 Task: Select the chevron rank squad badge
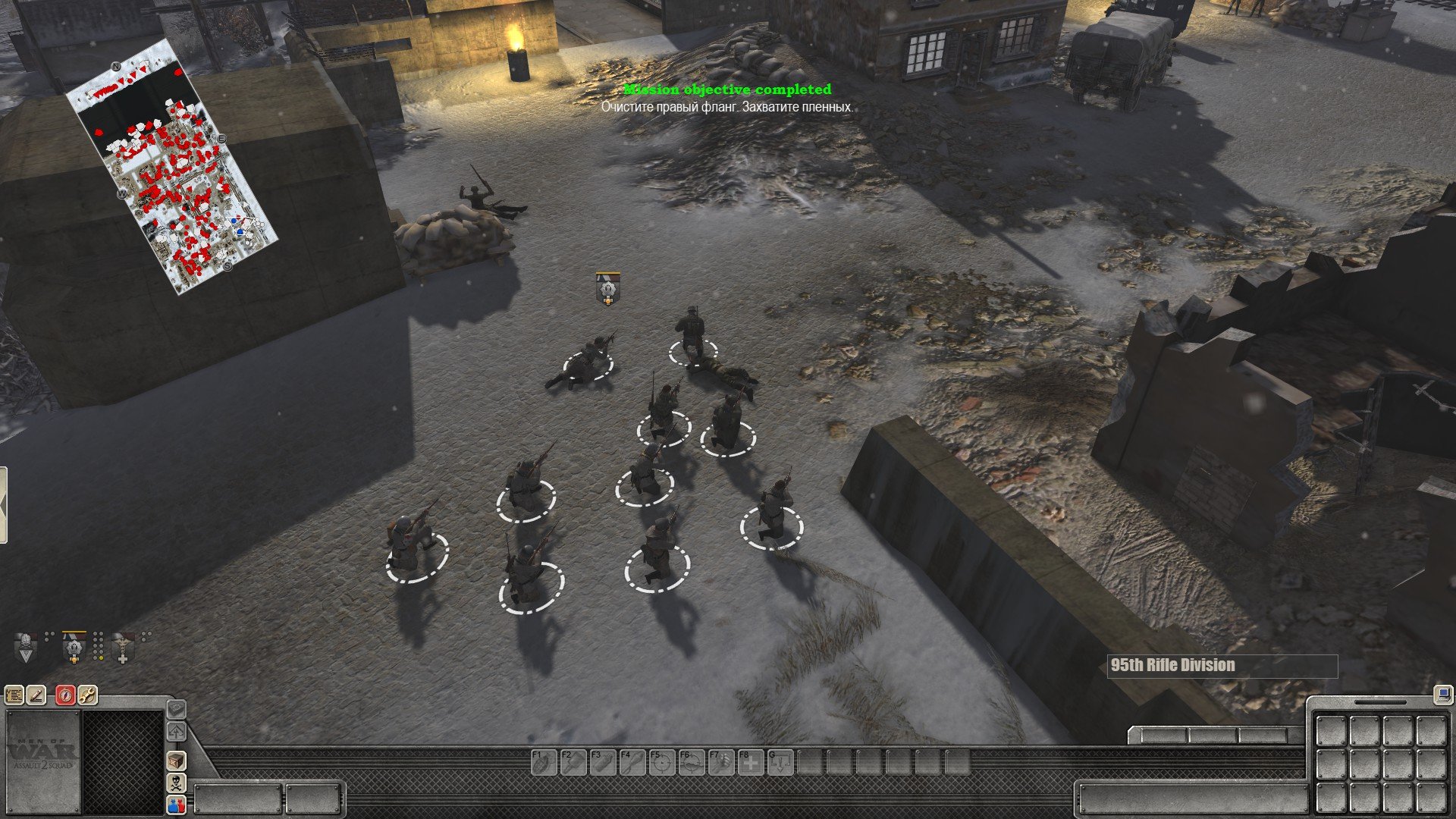(26, 648)
